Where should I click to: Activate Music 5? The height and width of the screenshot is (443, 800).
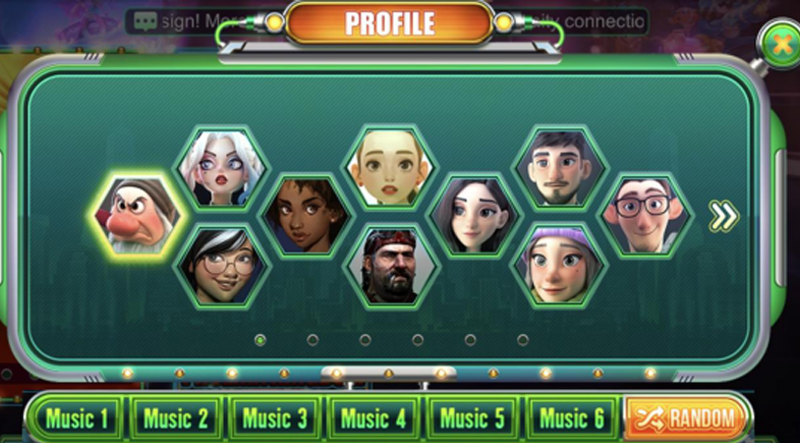(472, 418)
